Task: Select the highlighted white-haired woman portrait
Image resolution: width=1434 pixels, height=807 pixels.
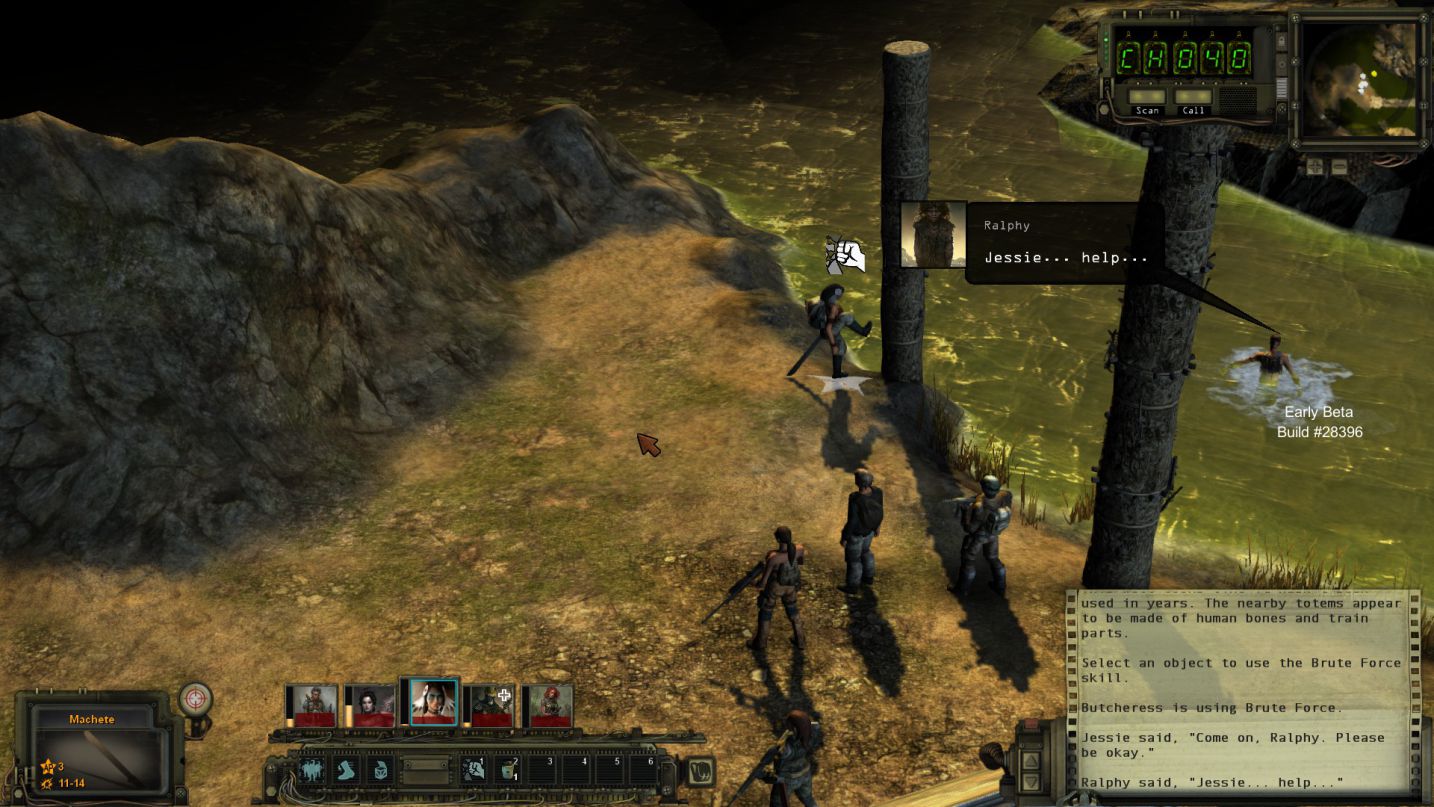Action: [431, 702]
